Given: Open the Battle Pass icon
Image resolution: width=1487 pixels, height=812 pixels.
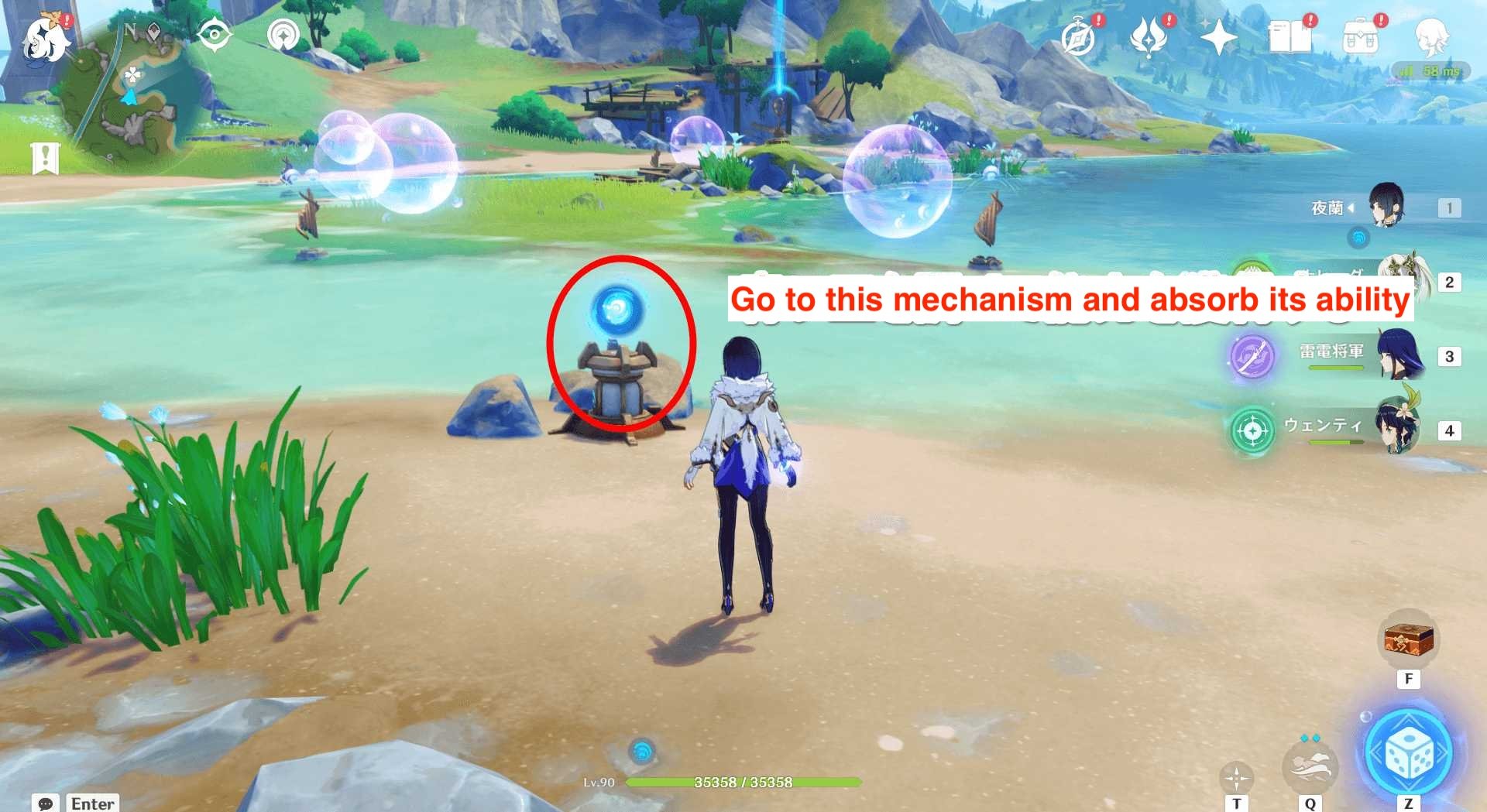Looking at the screenshot, I should coord(1149,37).
